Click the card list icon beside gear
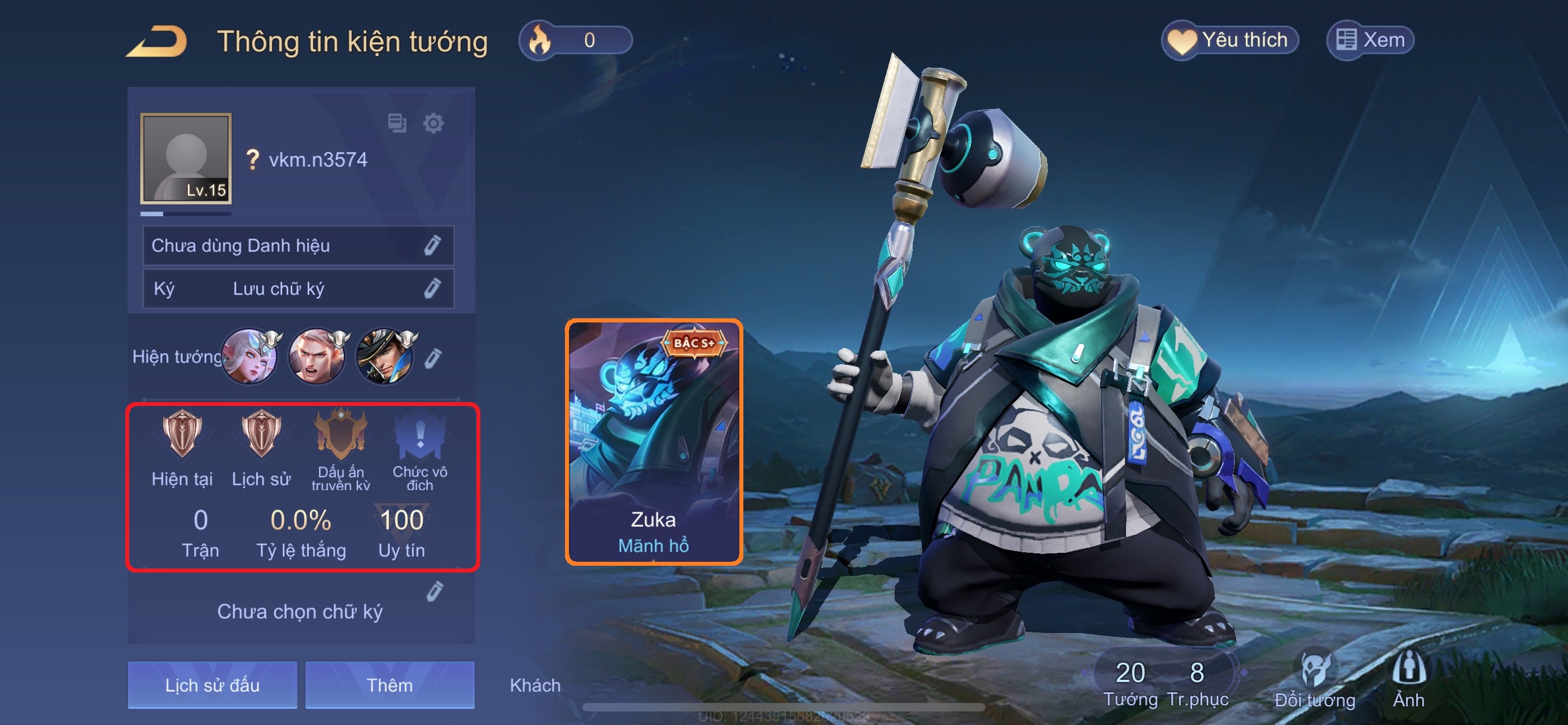The width and height of the screenshot is (1568, 725). click(397, 124)
